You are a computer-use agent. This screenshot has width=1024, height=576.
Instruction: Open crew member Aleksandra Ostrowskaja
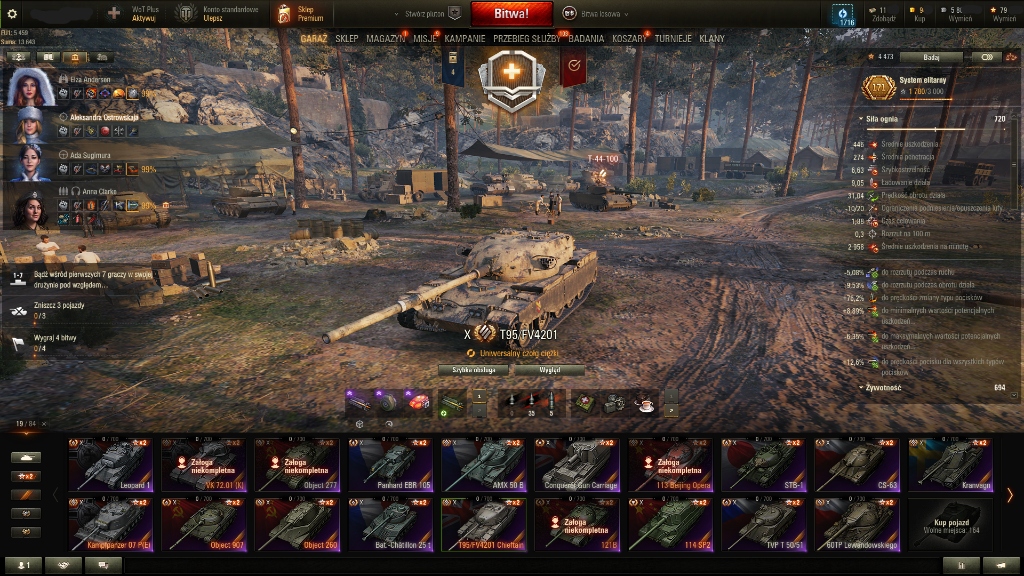104,116
